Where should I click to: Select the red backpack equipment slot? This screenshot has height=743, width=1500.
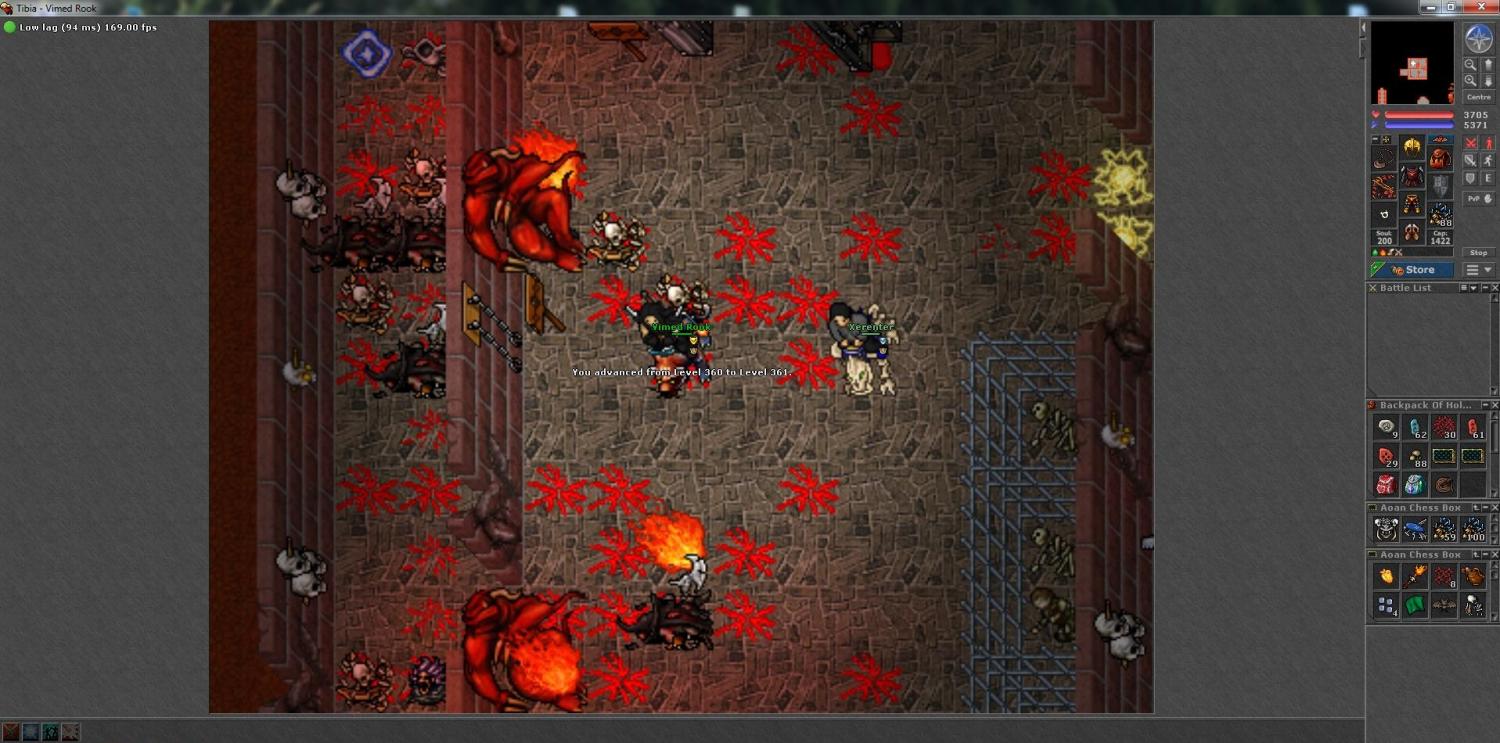pos(1439,158)
